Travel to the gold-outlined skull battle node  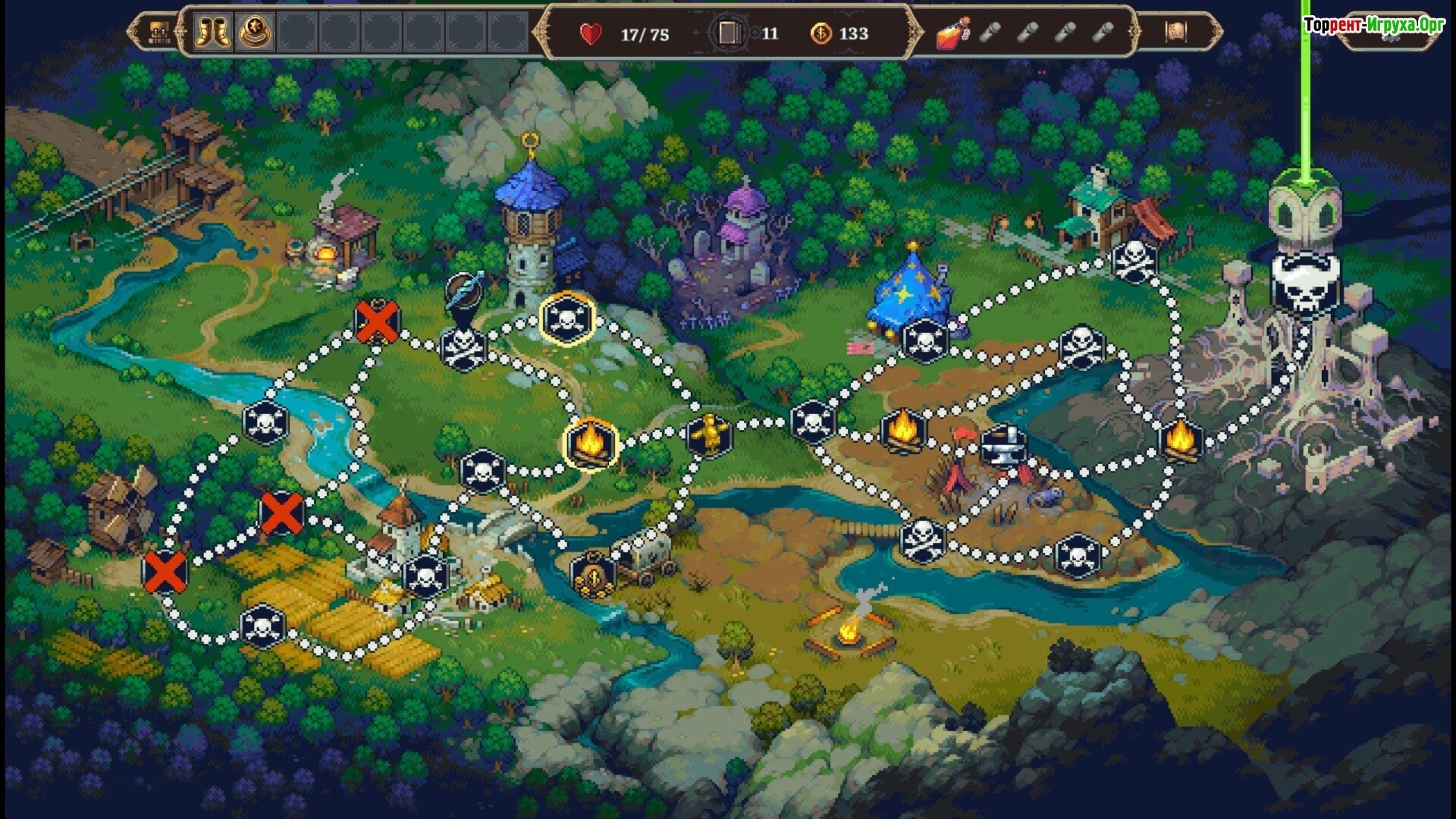tap(566, 319)
